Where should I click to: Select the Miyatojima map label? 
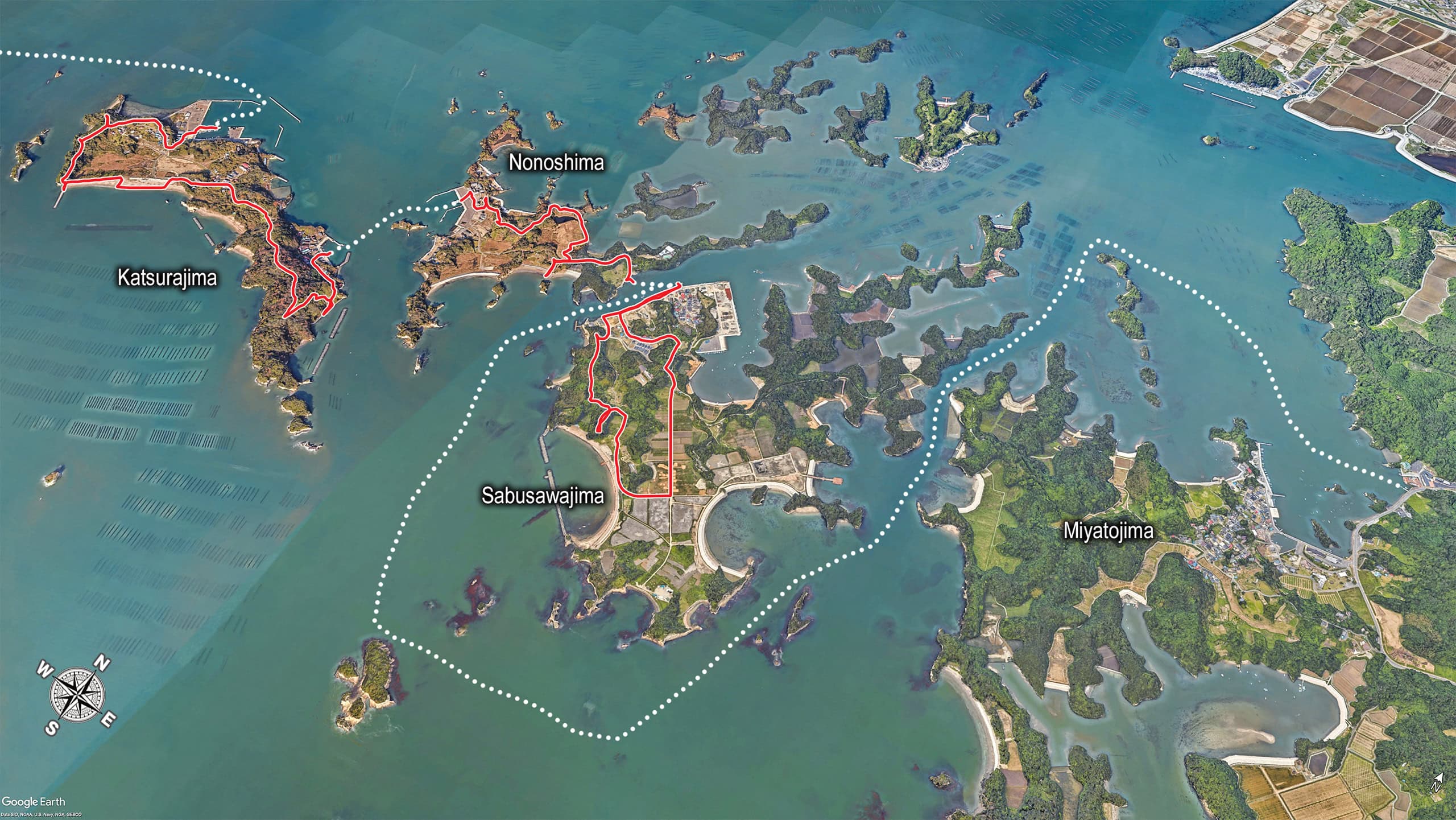tap(1108, 531)
